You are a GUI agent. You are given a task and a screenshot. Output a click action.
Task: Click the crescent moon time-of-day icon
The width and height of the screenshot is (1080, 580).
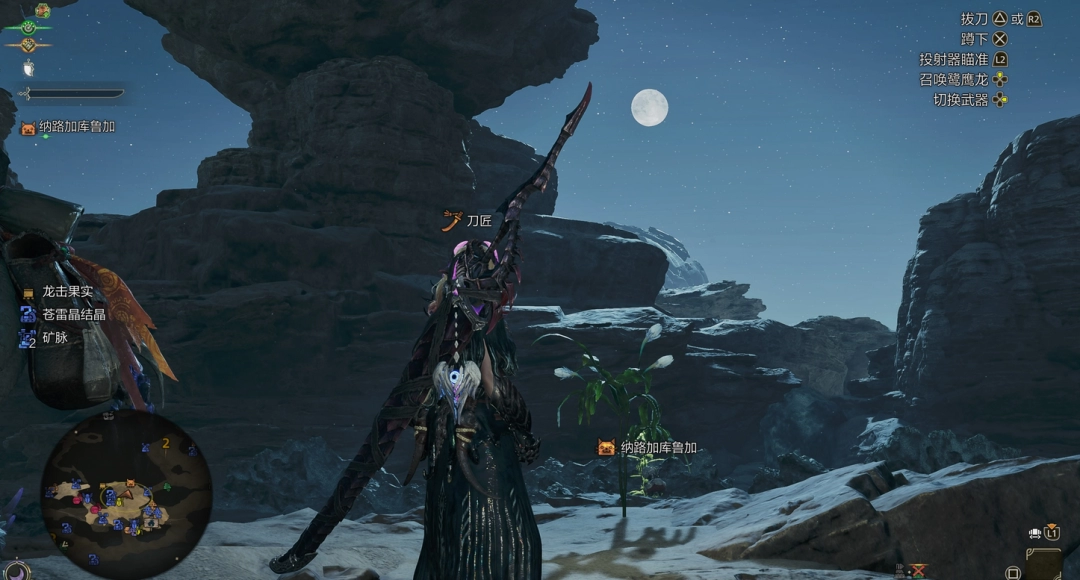(x=18, y=570)
